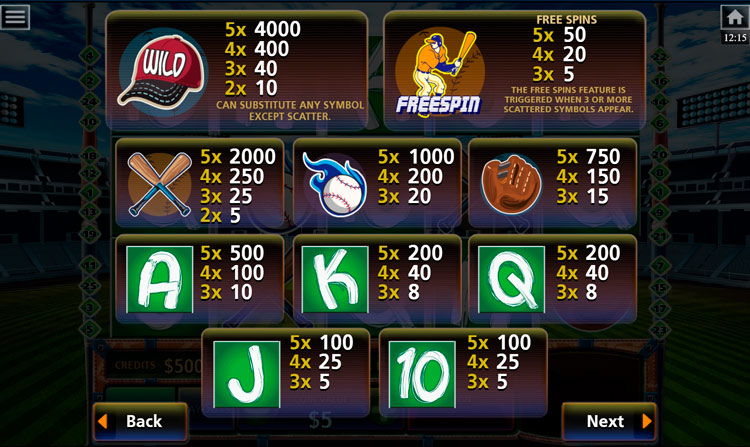Click the home icon button
This screenshot has width=750, height=447.
[734, 17]
